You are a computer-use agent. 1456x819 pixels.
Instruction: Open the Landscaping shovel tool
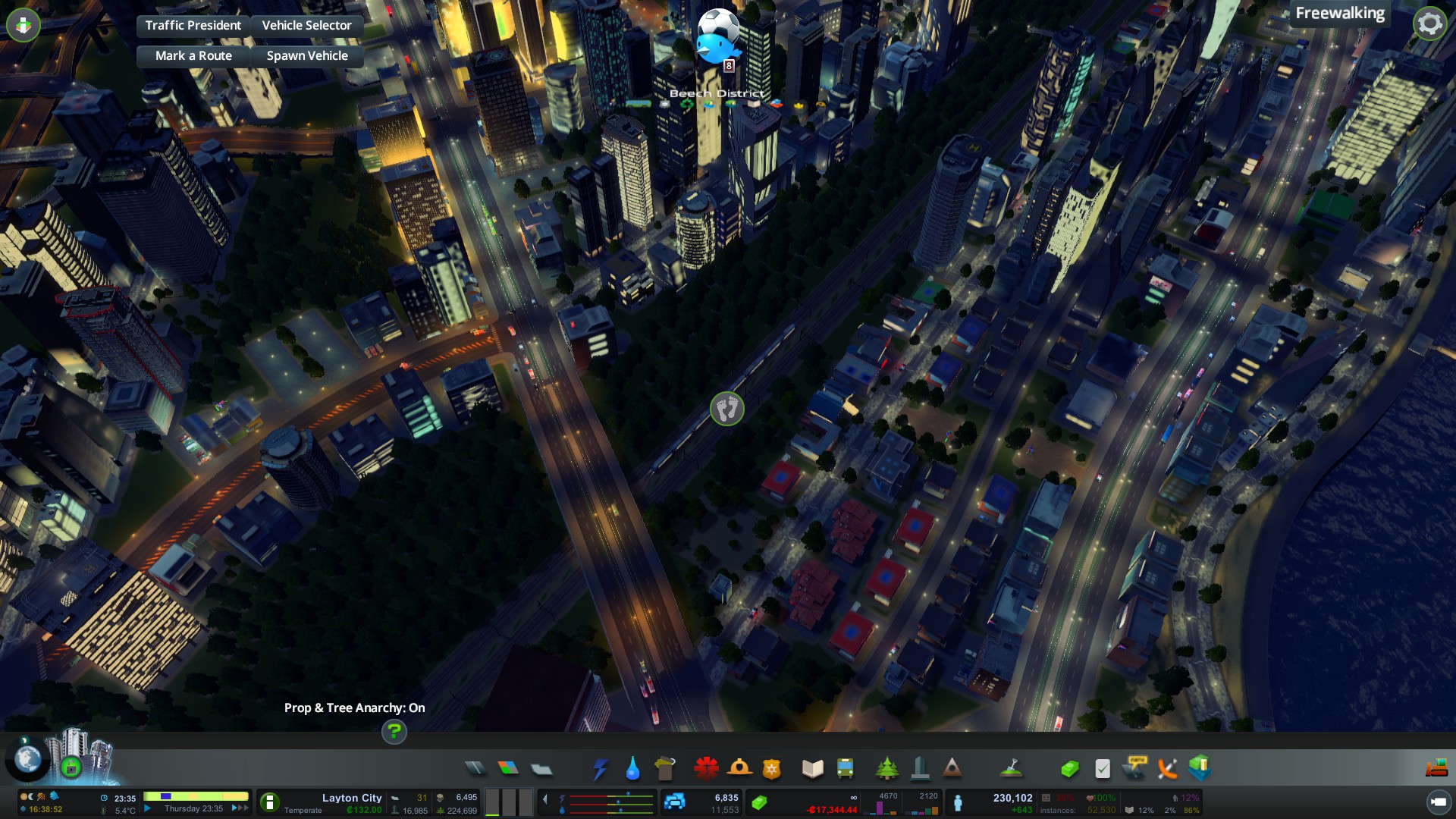1011,769
